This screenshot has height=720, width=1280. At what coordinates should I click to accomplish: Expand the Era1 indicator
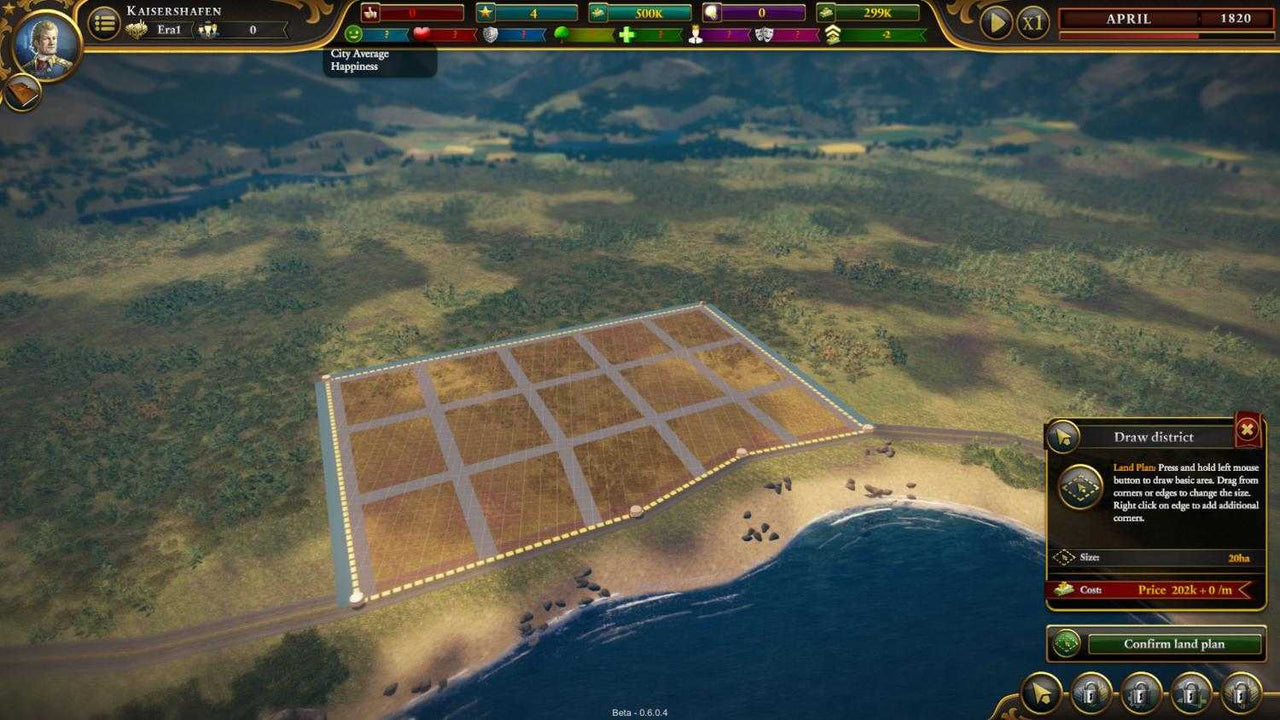click(x=167, y=29)
